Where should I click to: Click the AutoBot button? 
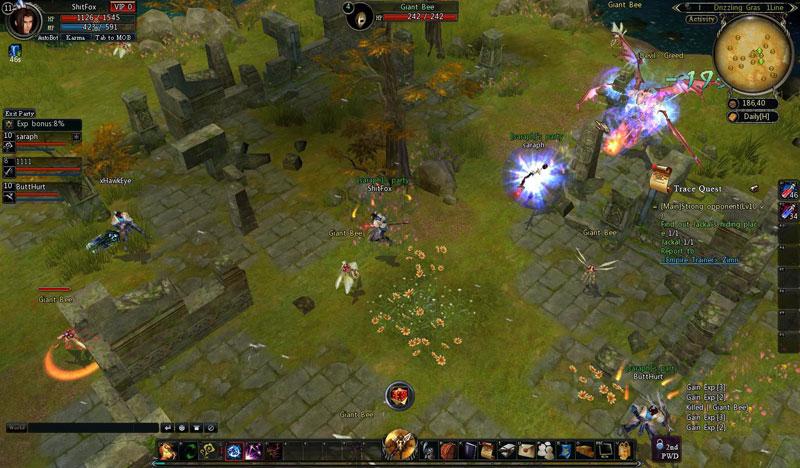pos(49,37)
